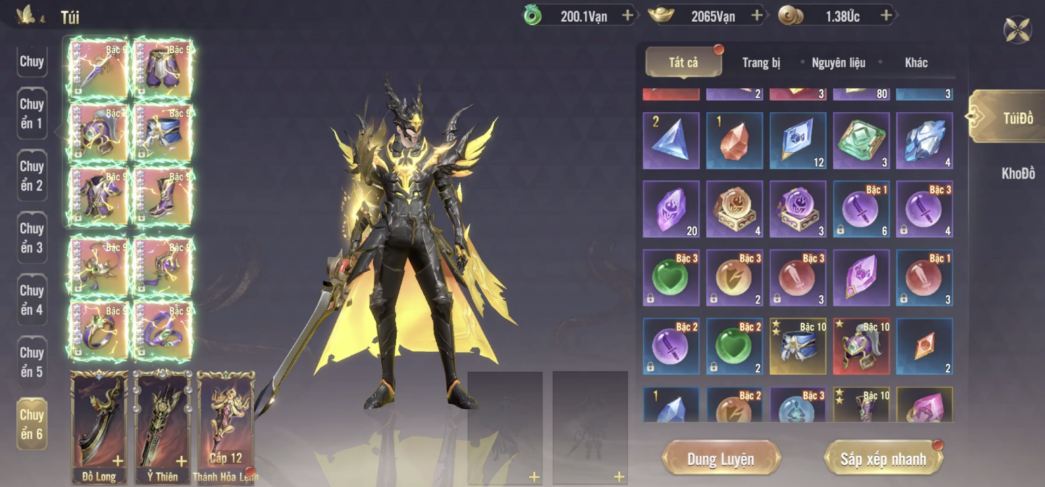Select the green heart gem item
Screen dimensions: 1045x487
tap(734, 346)
